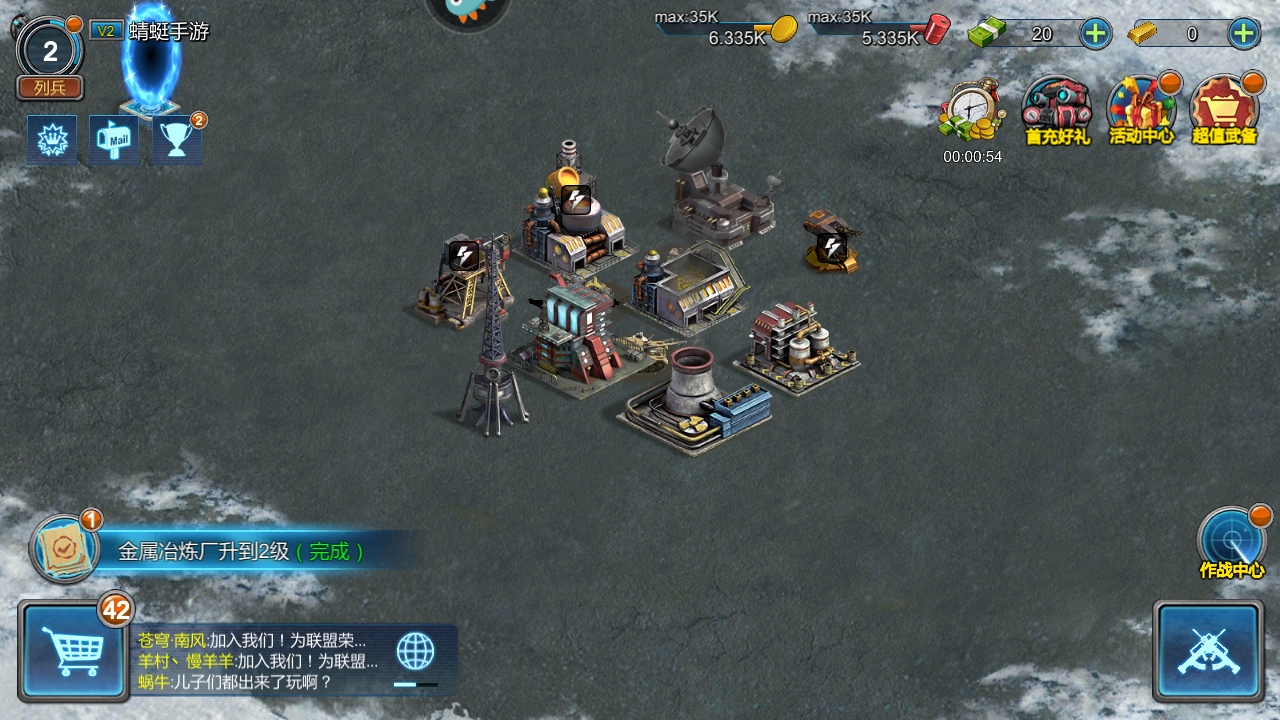Tap the blue portal icon

pyautogui.click(x=151, y=62)
